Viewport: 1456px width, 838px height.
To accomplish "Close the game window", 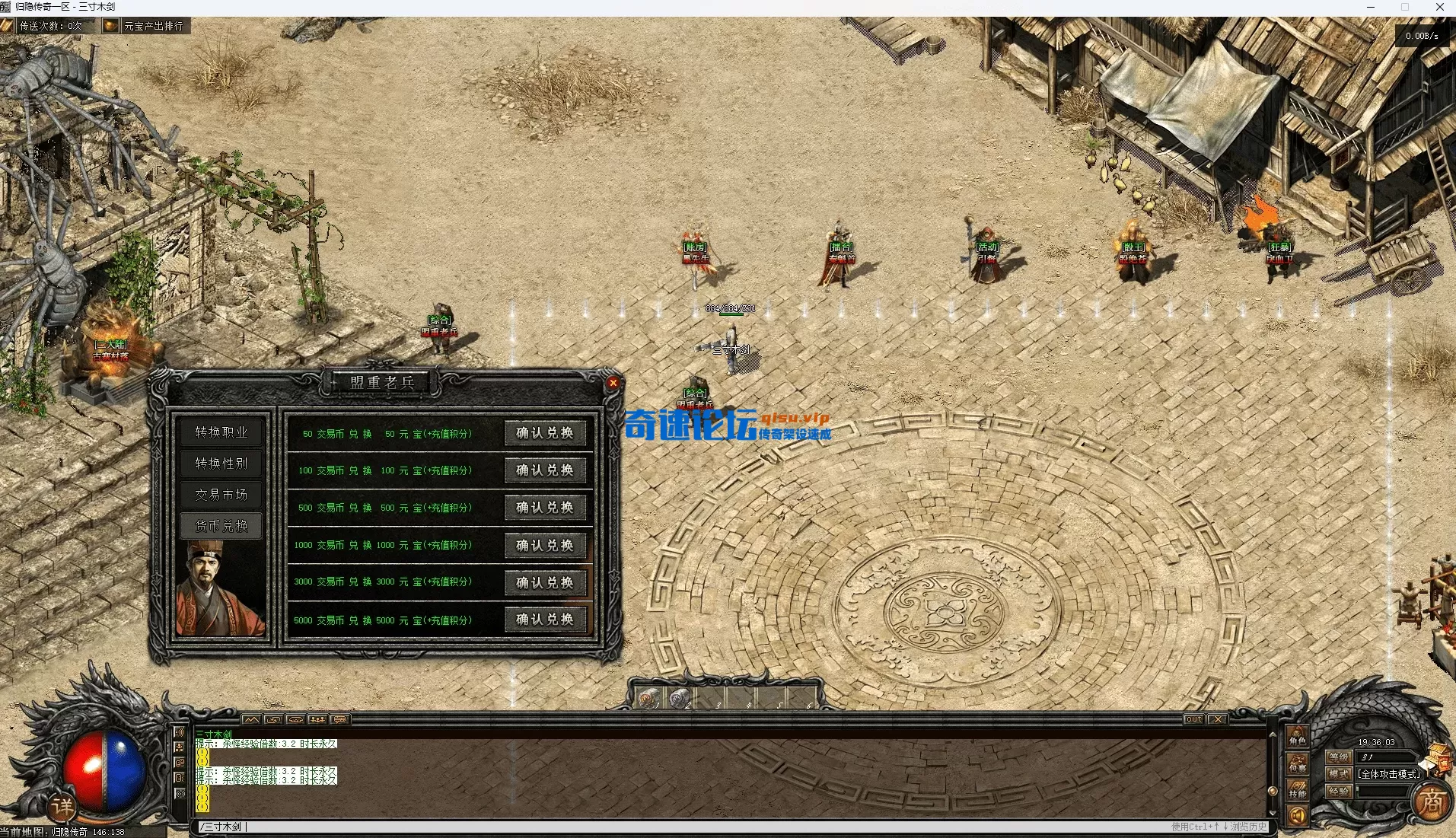I will 1439,8.
